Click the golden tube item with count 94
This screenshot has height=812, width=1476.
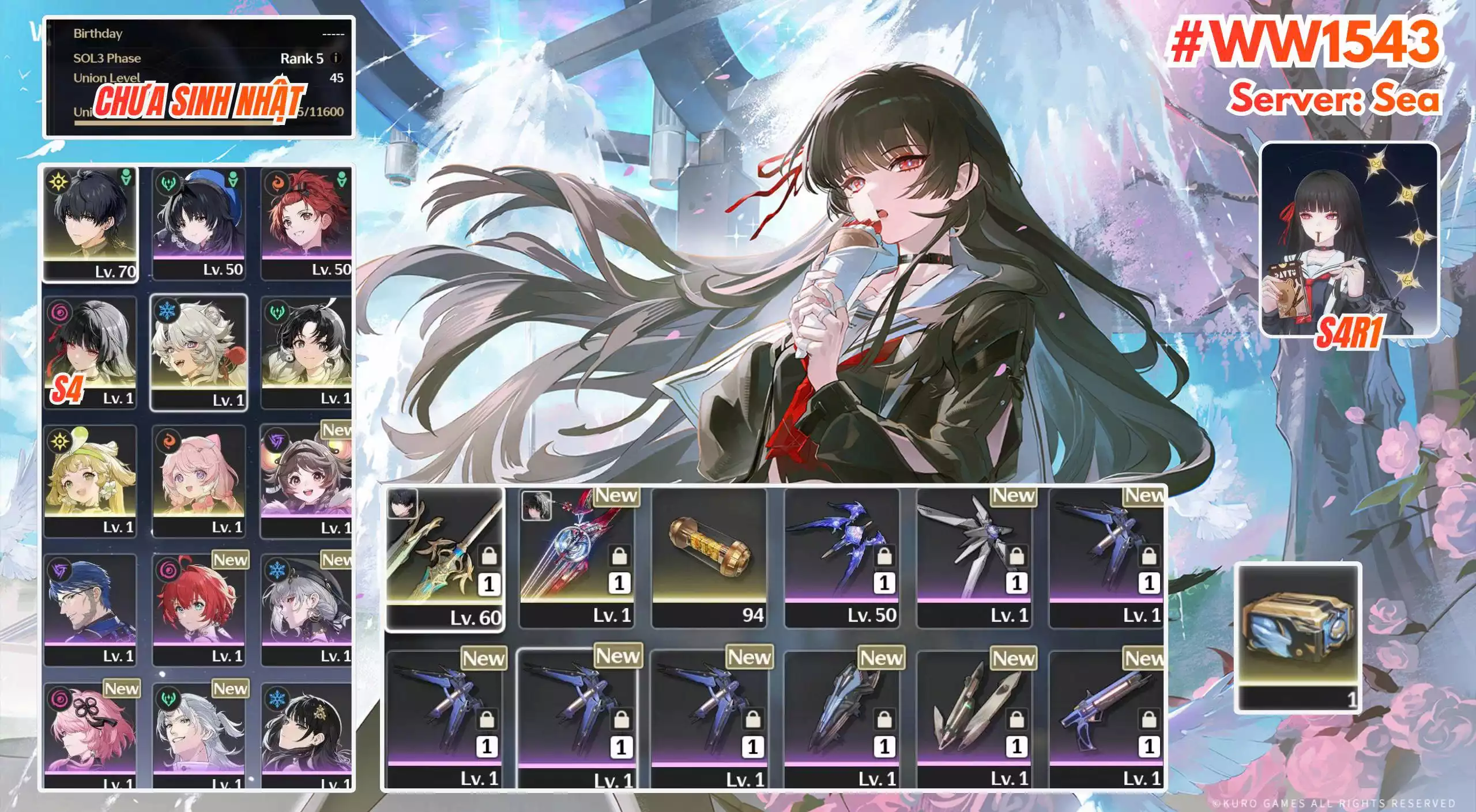point(709,557)
